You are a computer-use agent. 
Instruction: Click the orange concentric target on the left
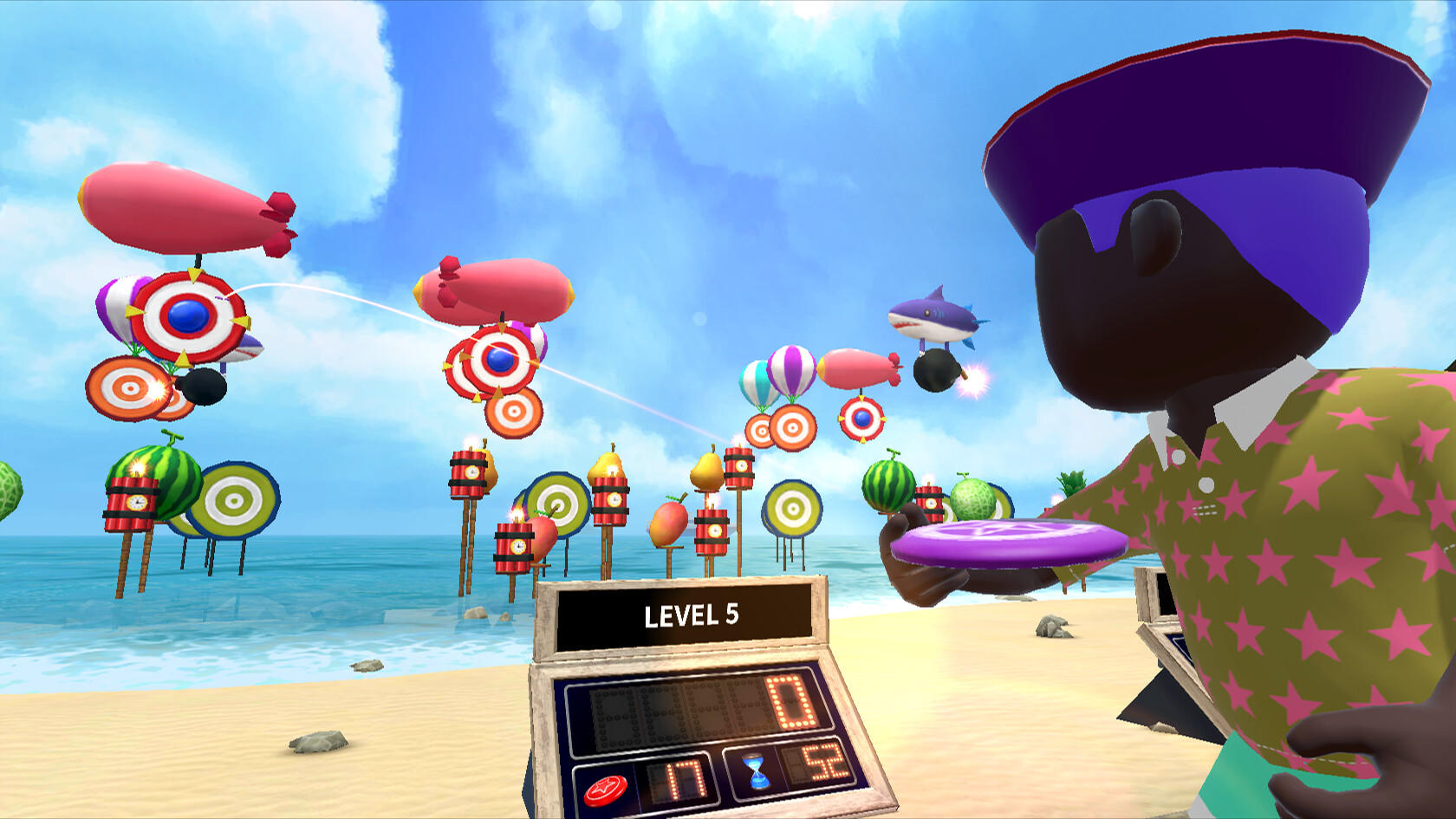tap(128, 388)
